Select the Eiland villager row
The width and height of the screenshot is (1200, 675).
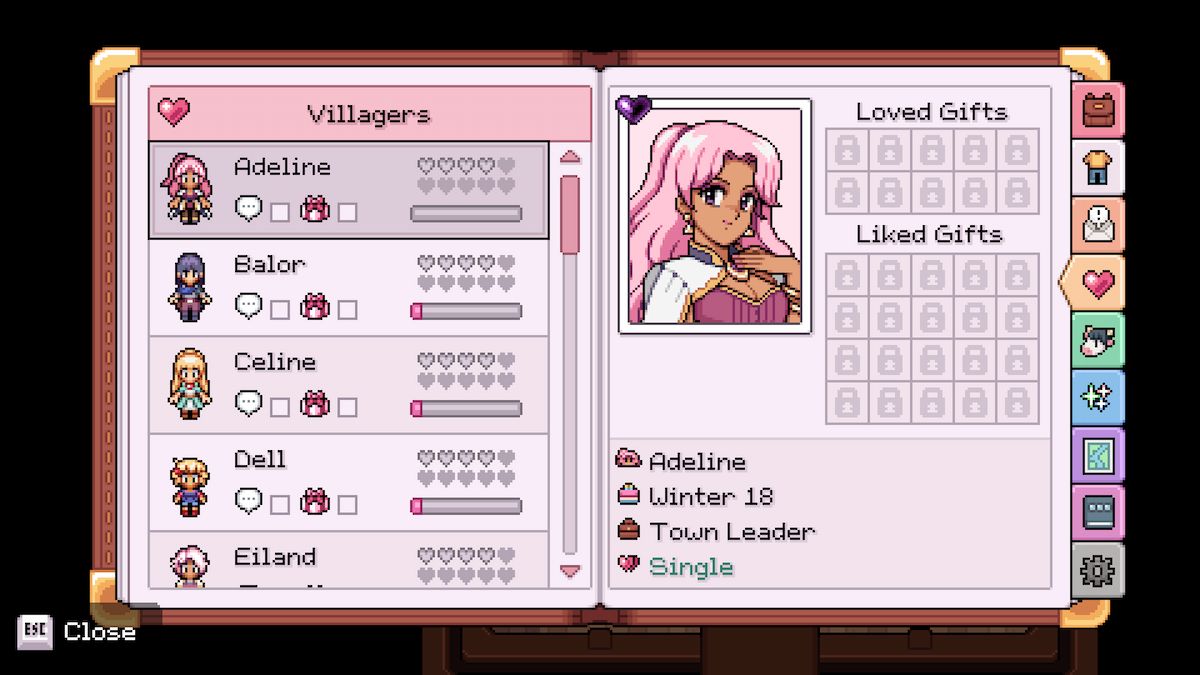(x=348, y=560)
